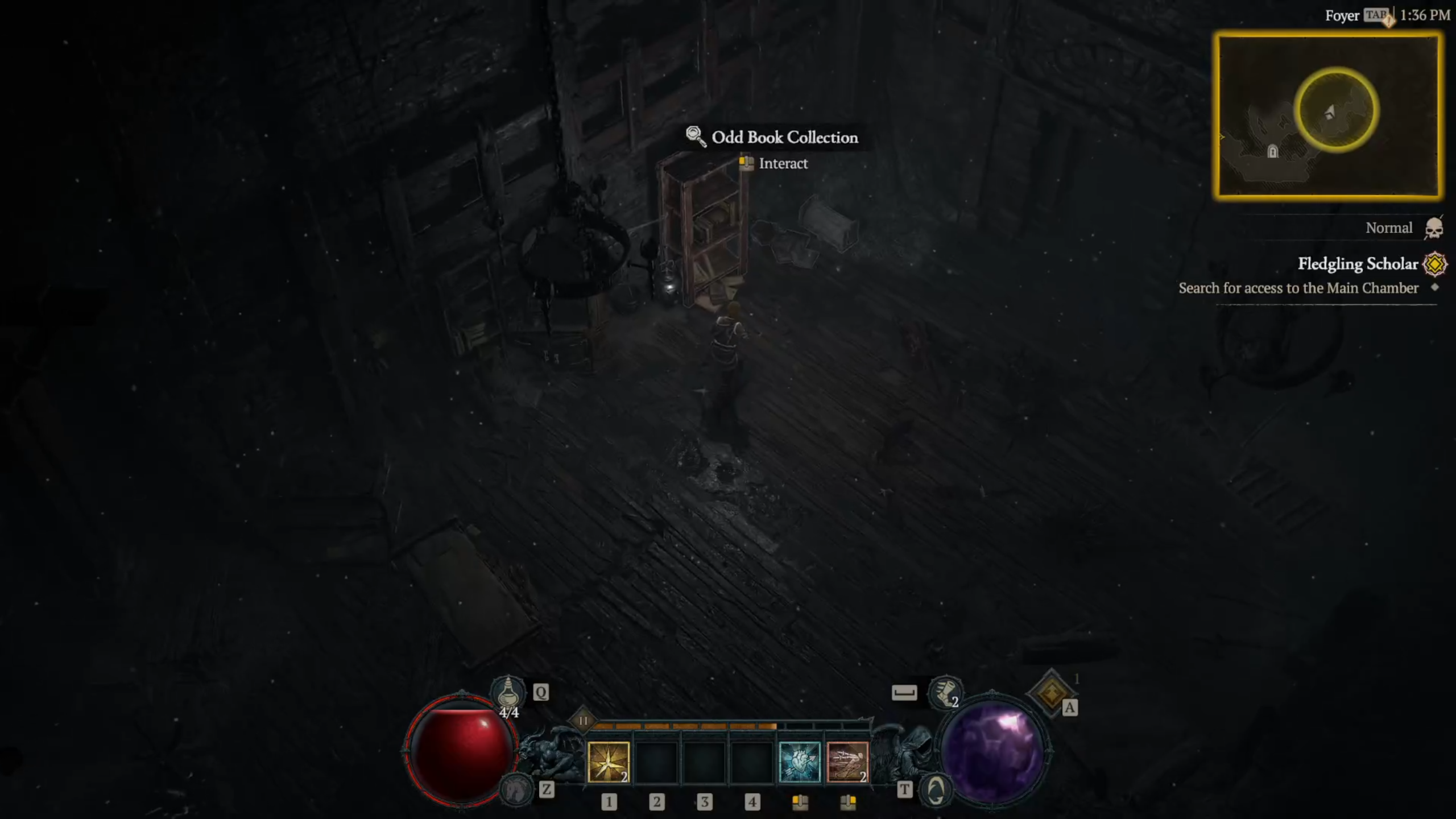Select the locked door marker on minimap

(1273, 151)
